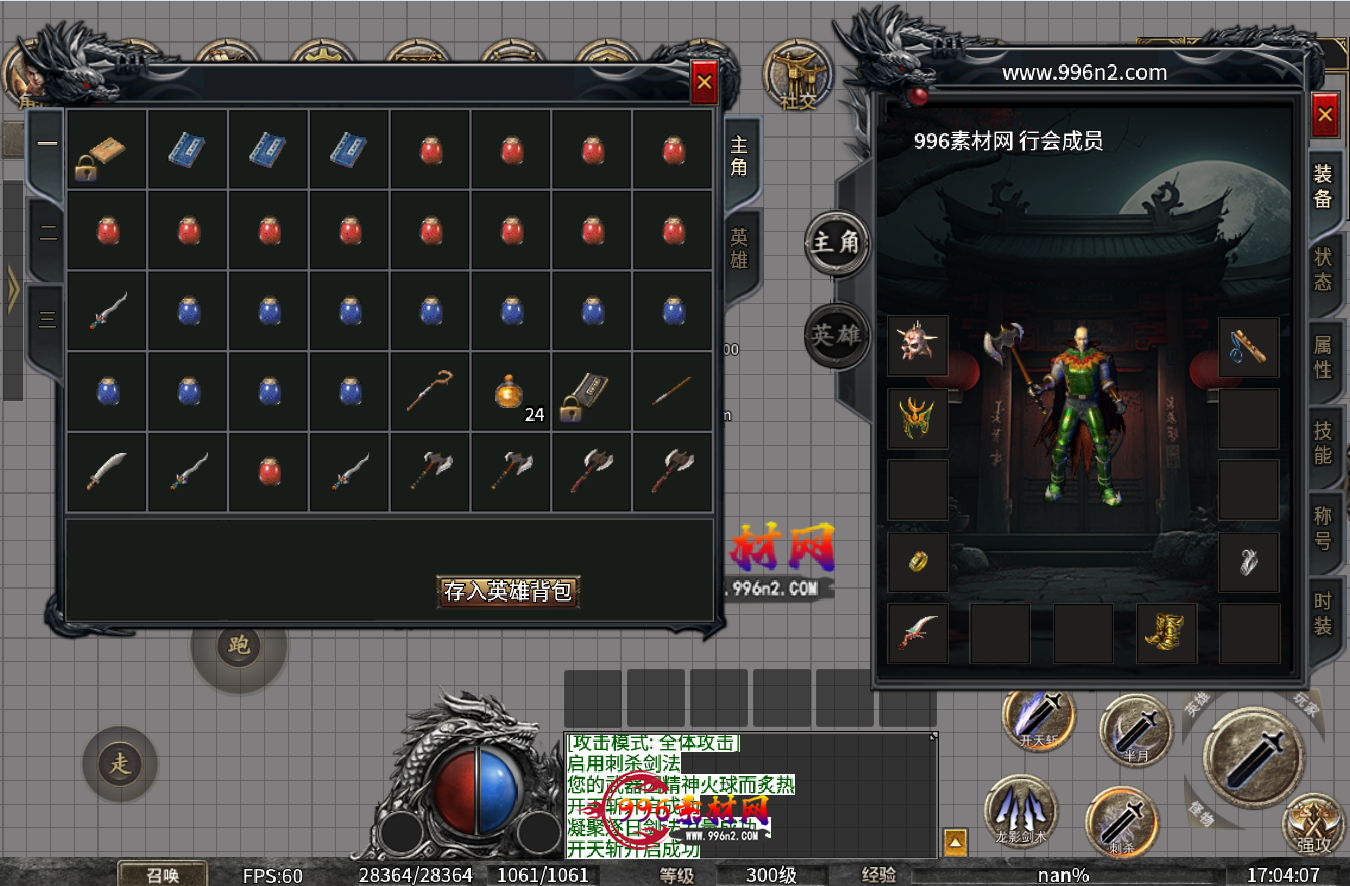Choose the round 英雄 character button
This screenshot has width=1350, height=886.
click(836, 334)
